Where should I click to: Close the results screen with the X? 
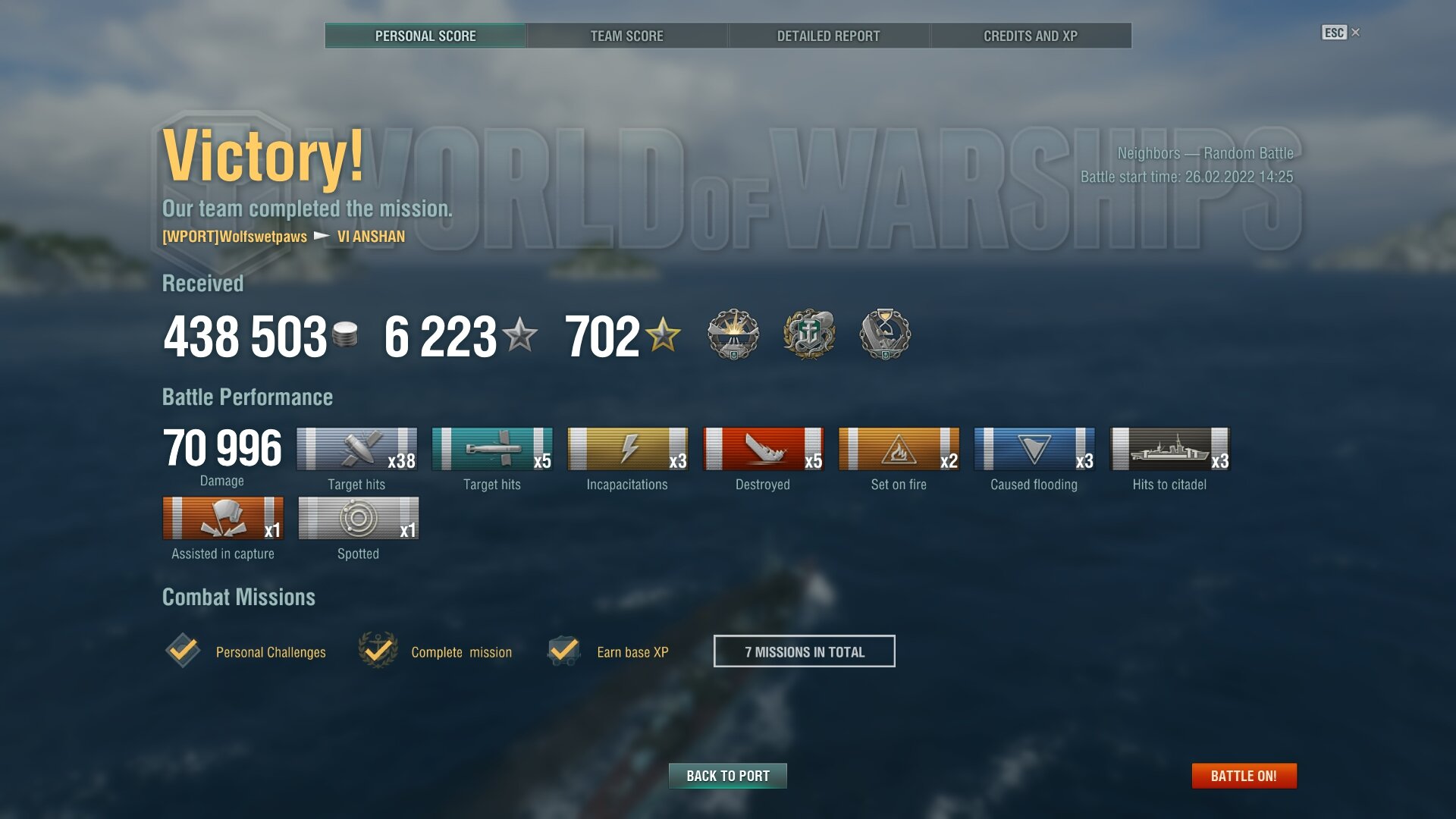coord(1356,33)
